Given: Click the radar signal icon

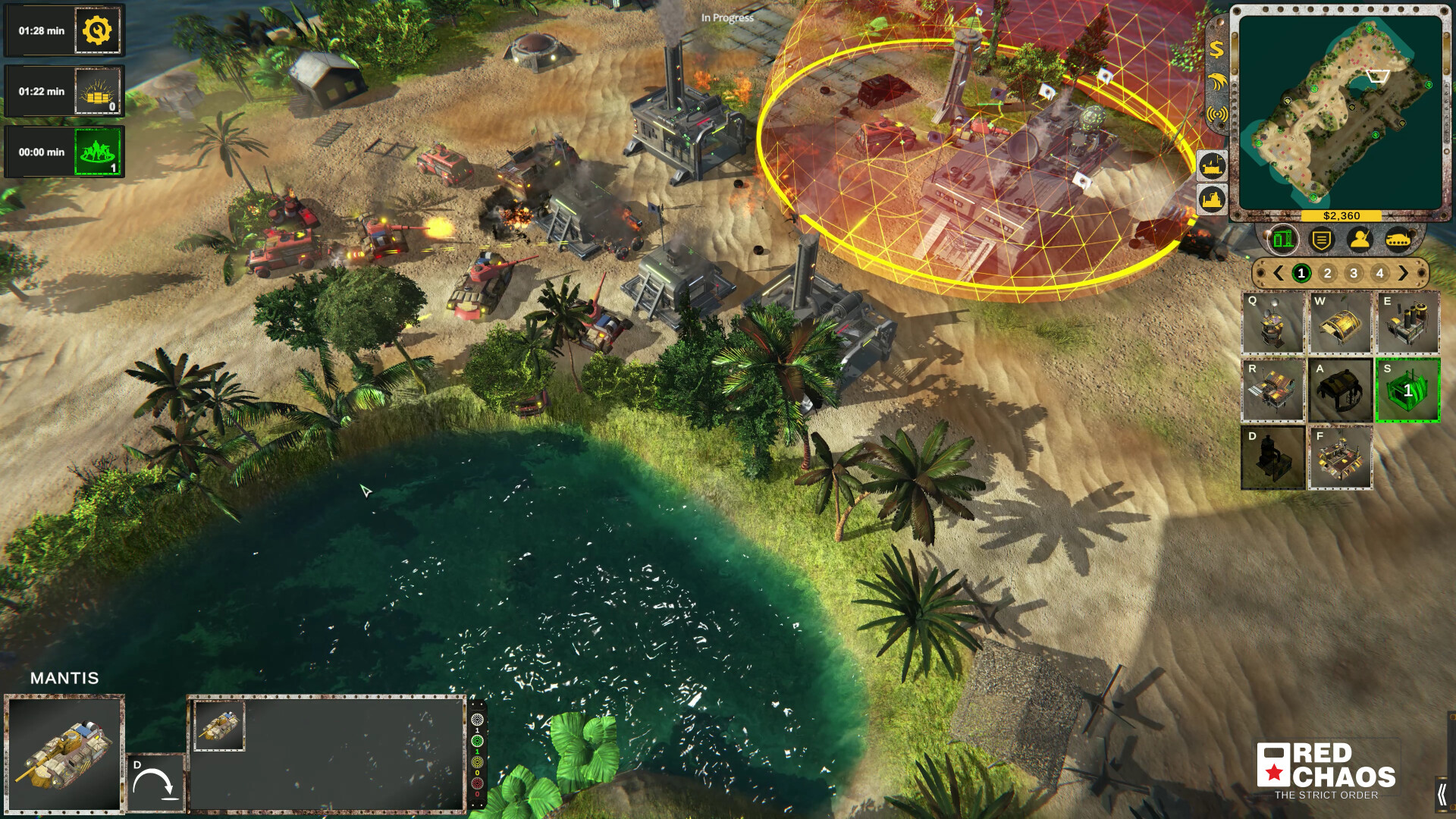Looking at the screenshot, I should [x=1216, y=115].
